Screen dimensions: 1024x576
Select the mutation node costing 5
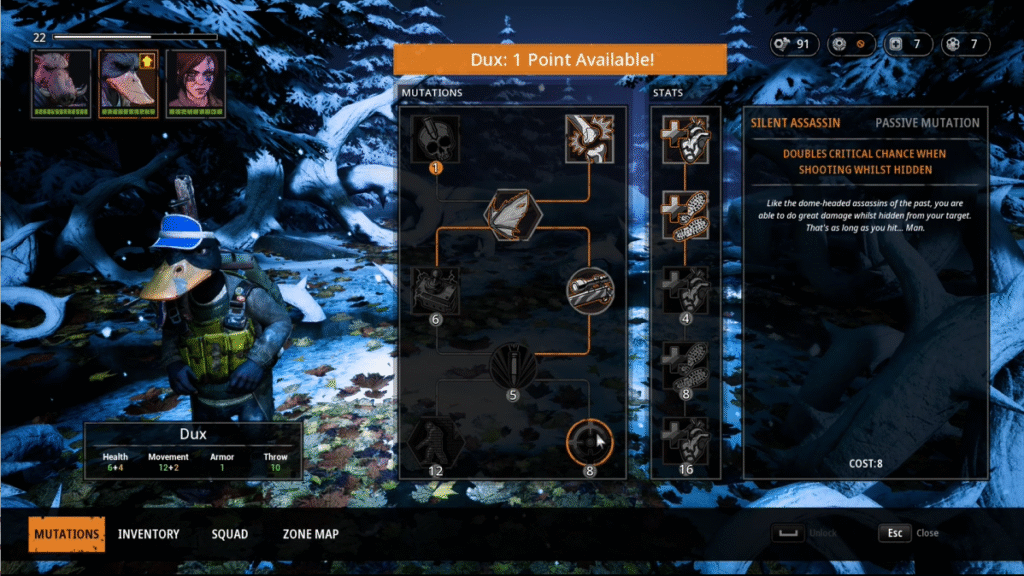coord(513,365)
